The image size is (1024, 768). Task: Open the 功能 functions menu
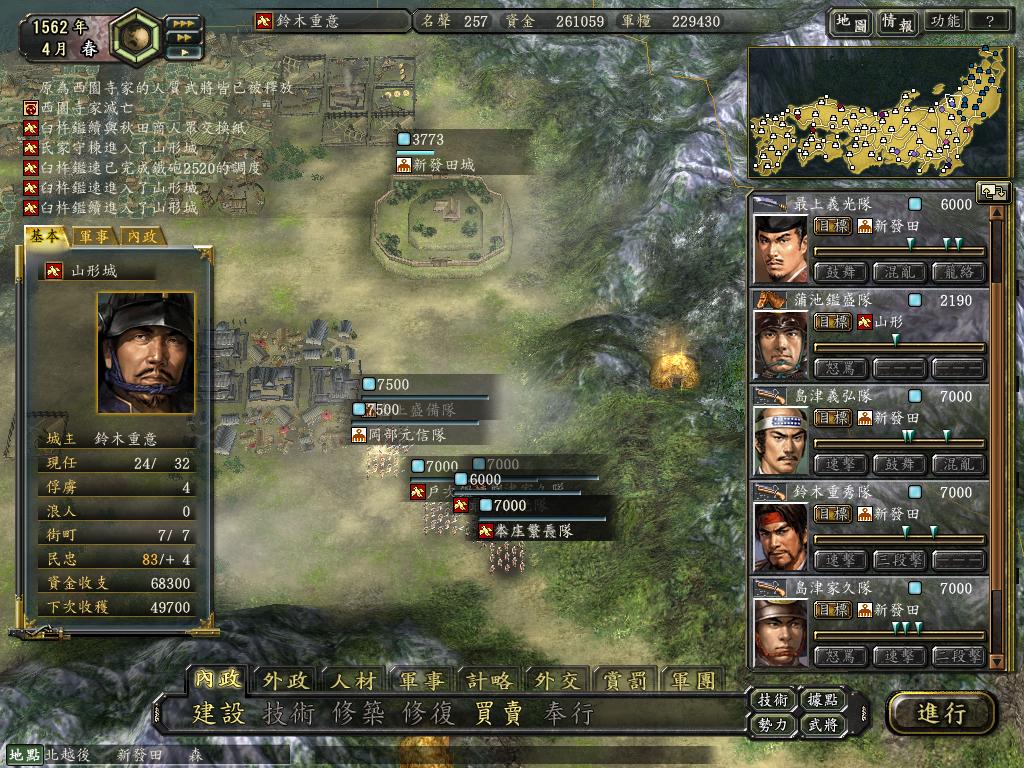[945, 21]
